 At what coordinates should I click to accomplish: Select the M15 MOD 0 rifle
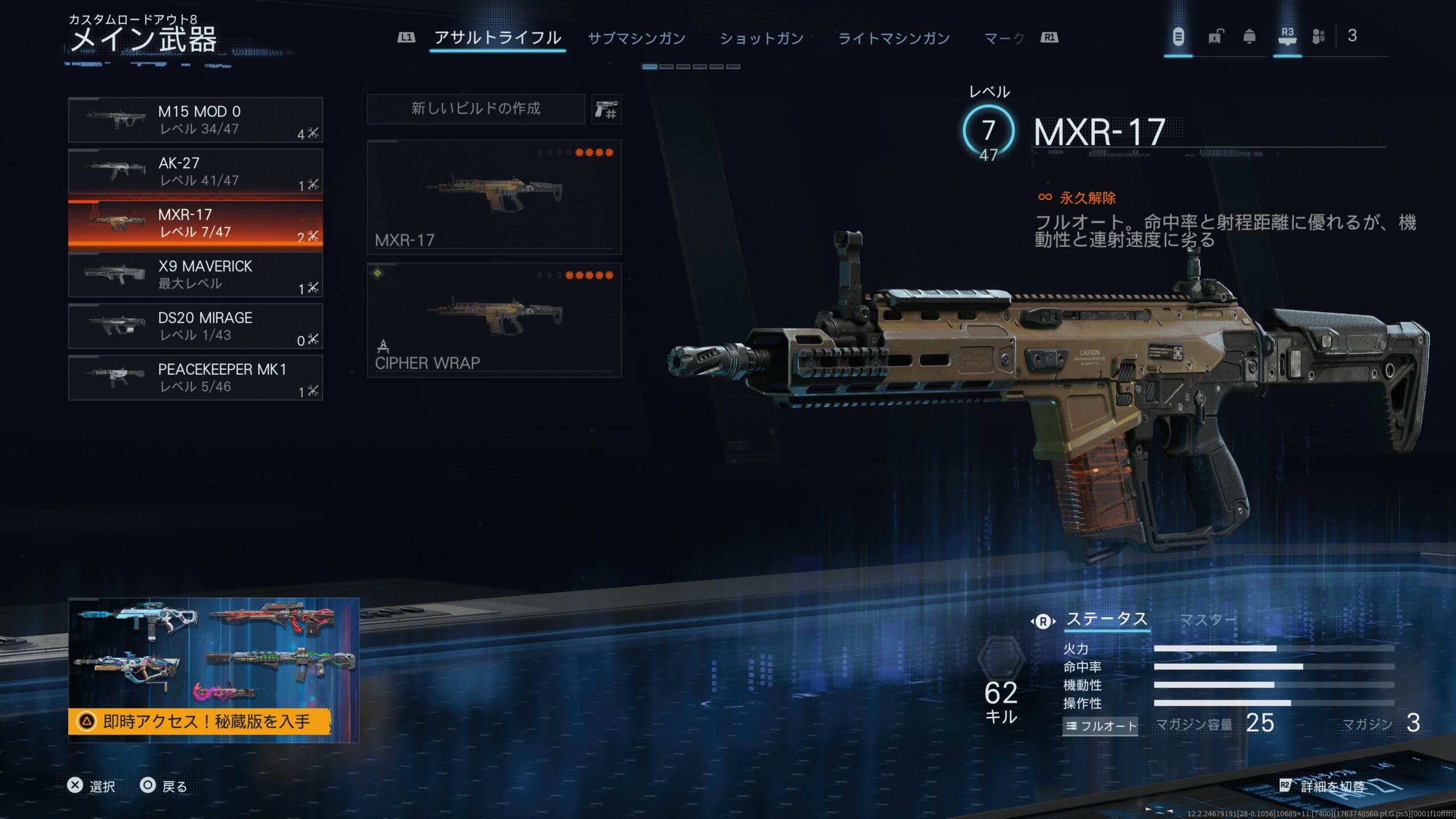click(x=195, y=120)
